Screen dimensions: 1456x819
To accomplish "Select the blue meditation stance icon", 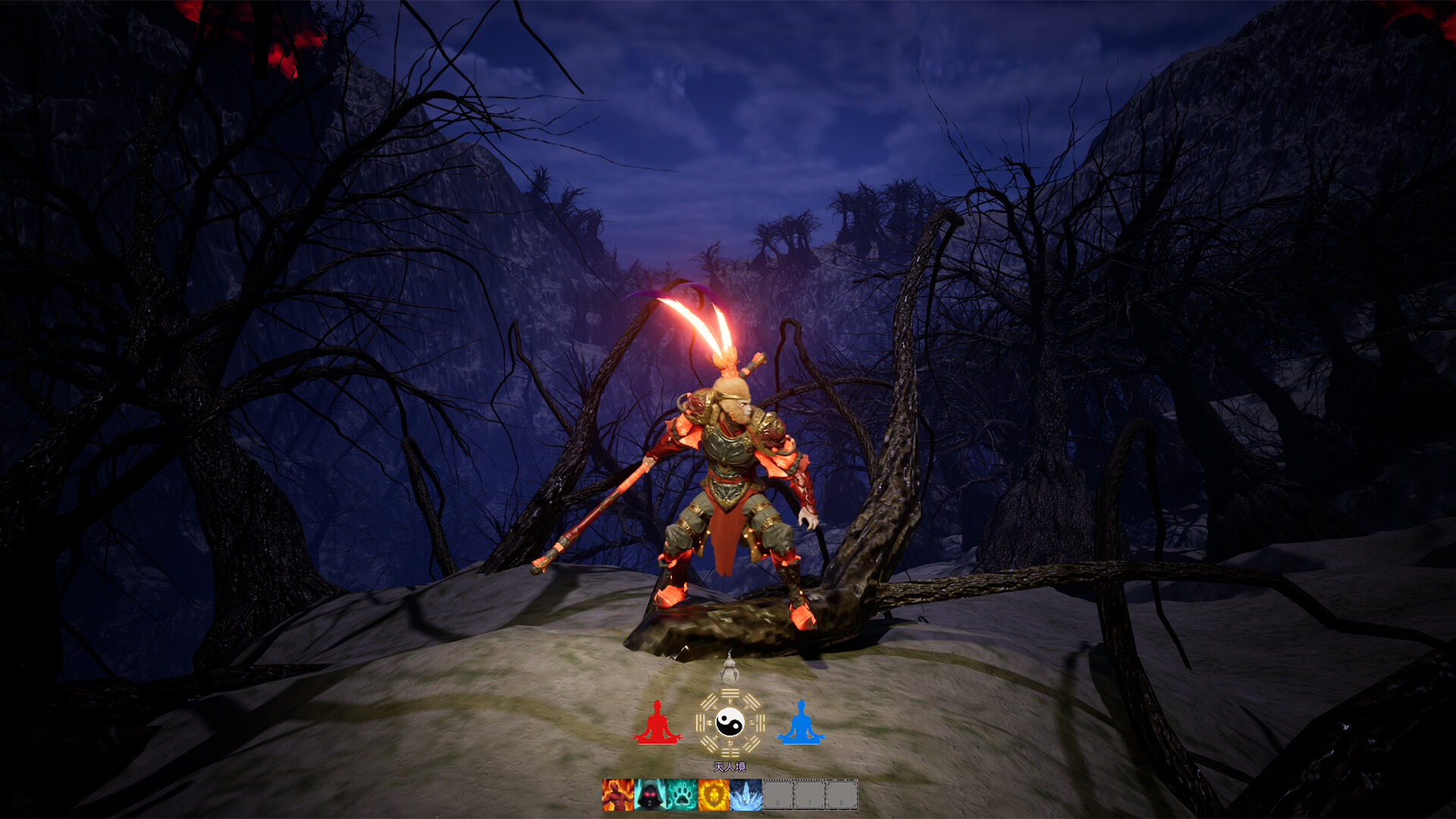I will 801,723.
